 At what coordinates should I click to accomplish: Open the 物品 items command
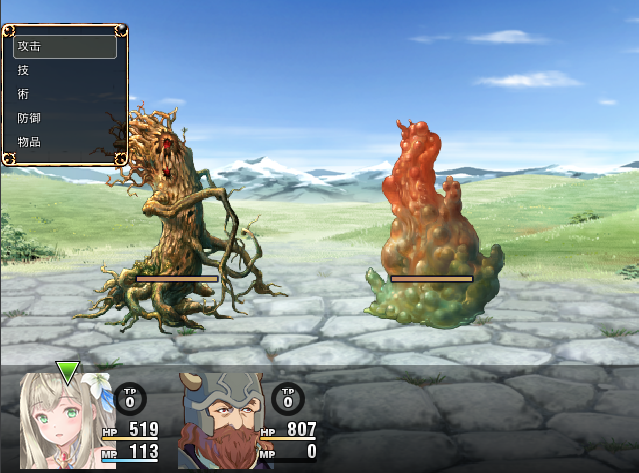pos(64,142)
